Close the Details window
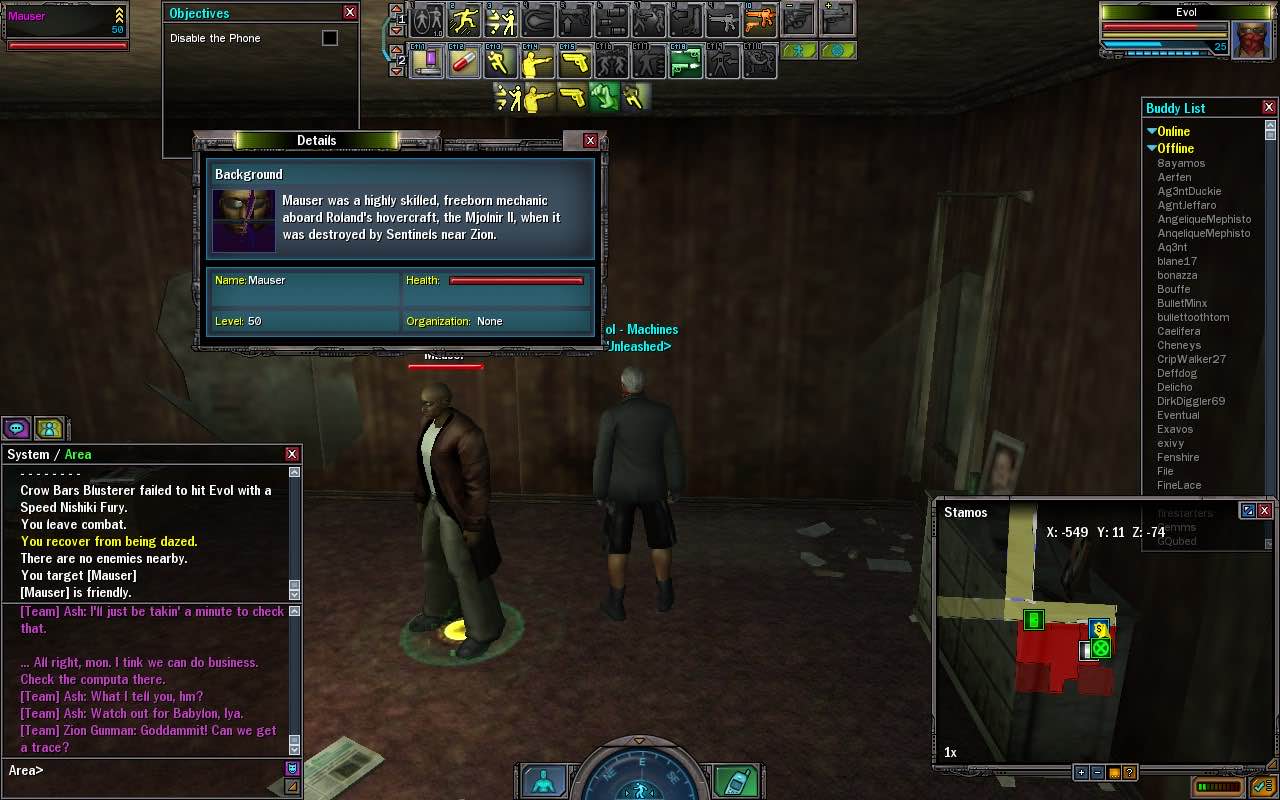 click(590, 141)
